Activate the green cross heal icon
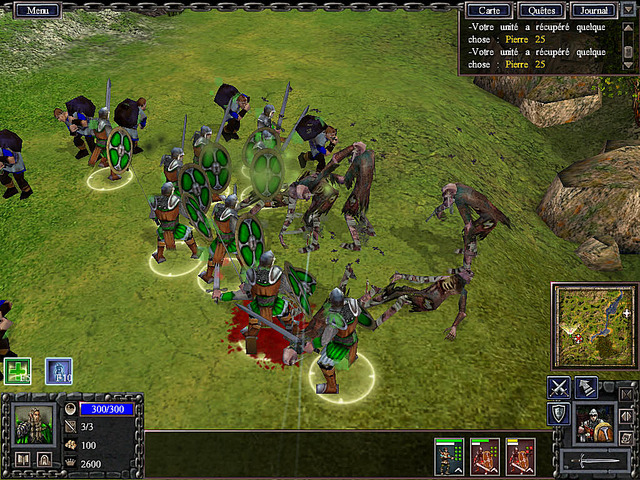Screen dimensions: 640x480 [18, 371]
